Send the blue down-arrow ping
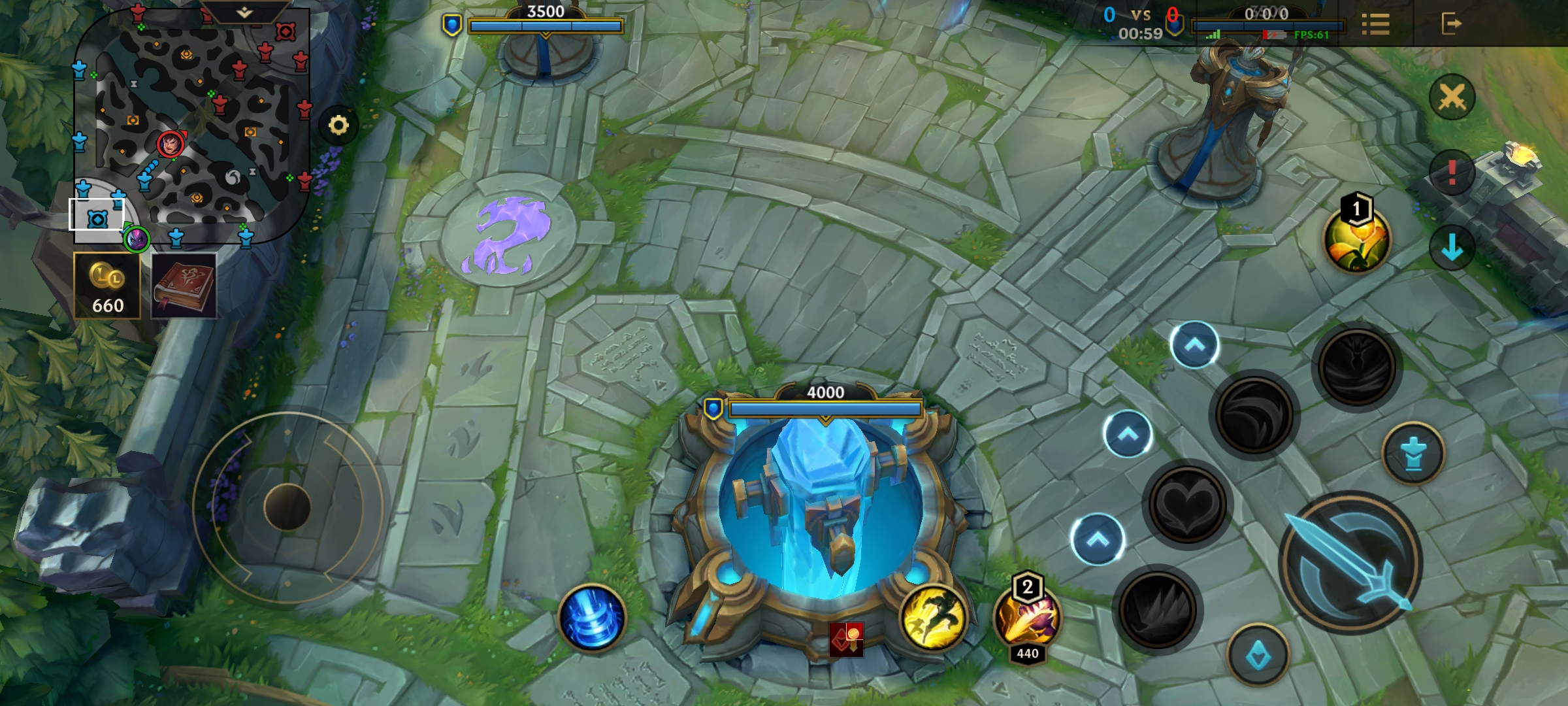 (1452, 248)
